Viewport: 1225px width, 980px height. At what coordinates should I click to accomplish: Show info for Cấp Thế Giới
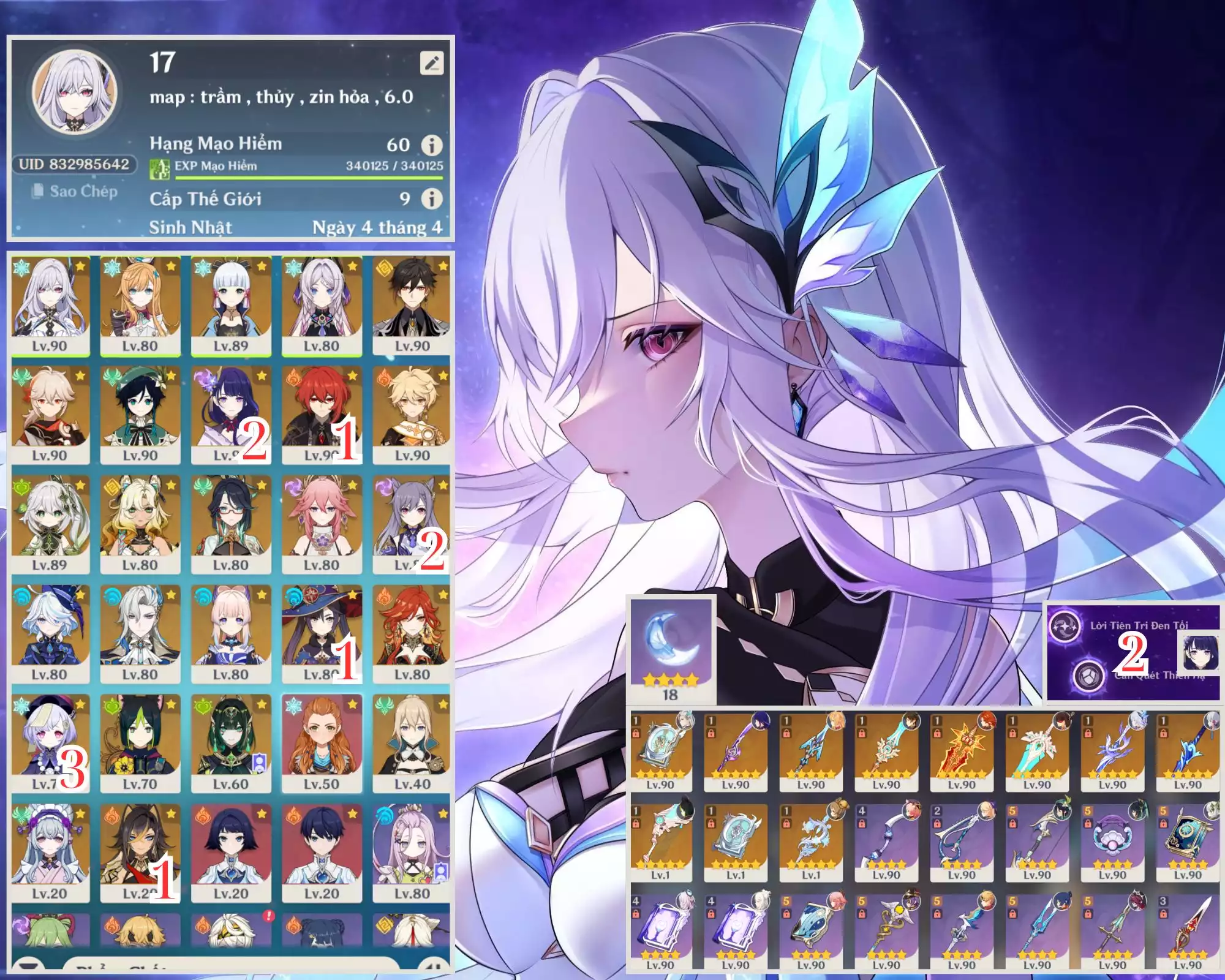432,198
